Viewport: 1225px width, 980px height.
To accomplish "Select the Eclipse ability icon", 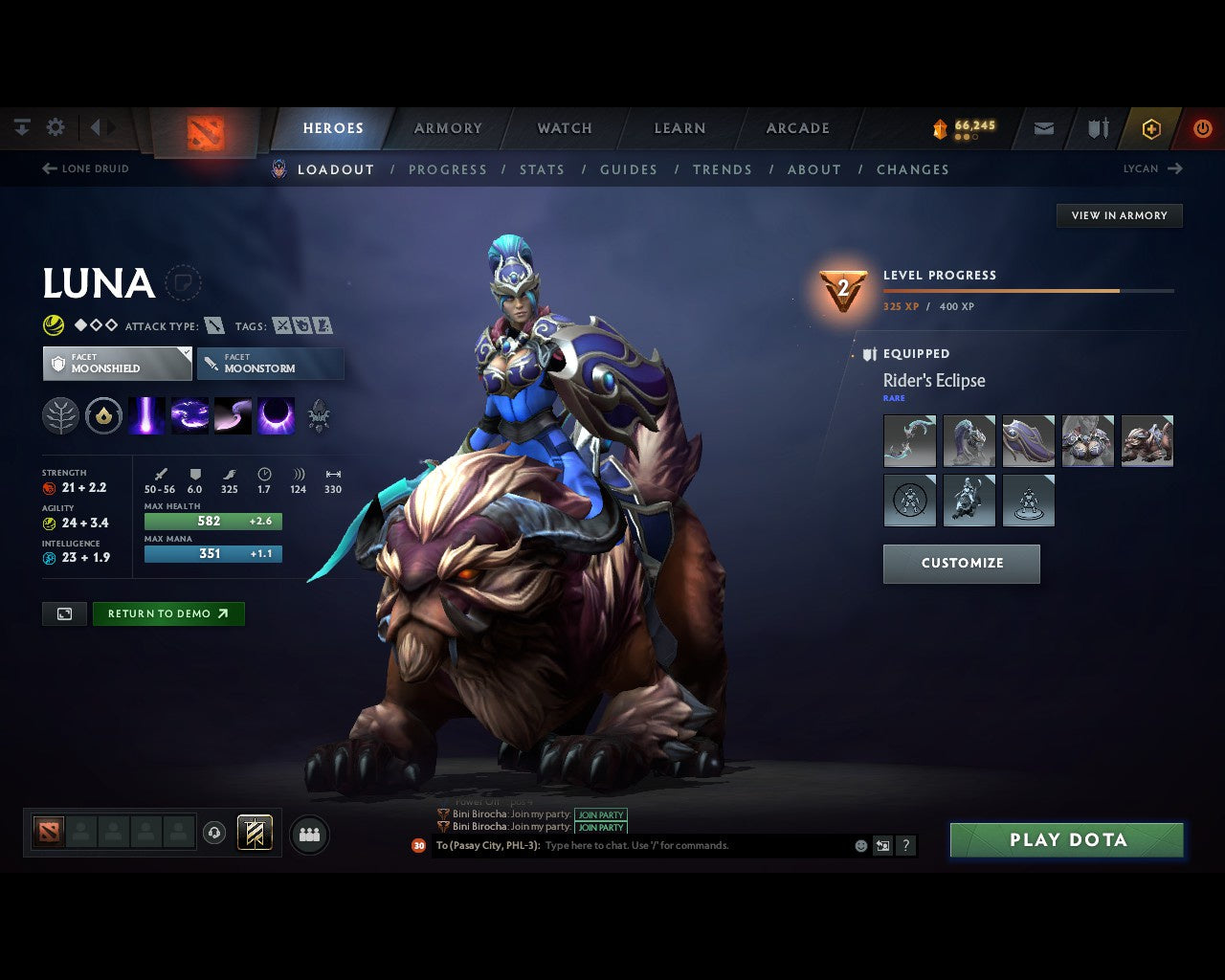I will tap(276, 416).
